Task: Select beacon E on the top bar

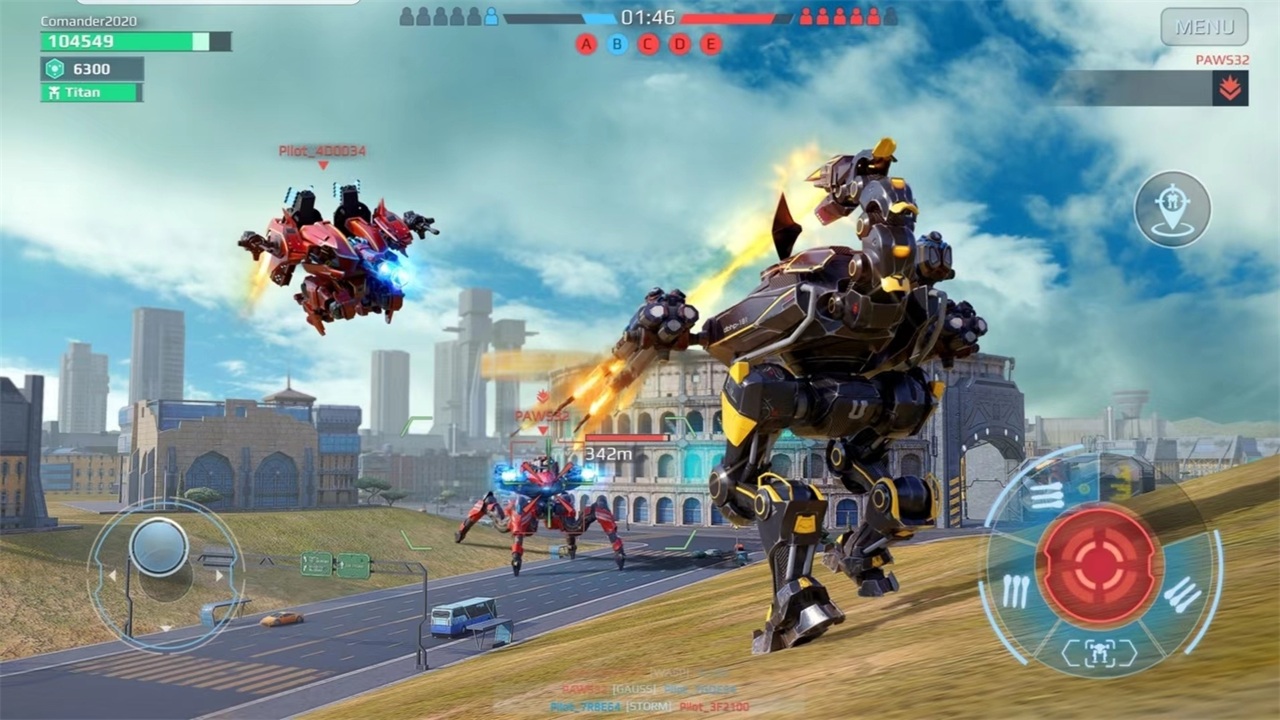Action: (x=712, y=45)
